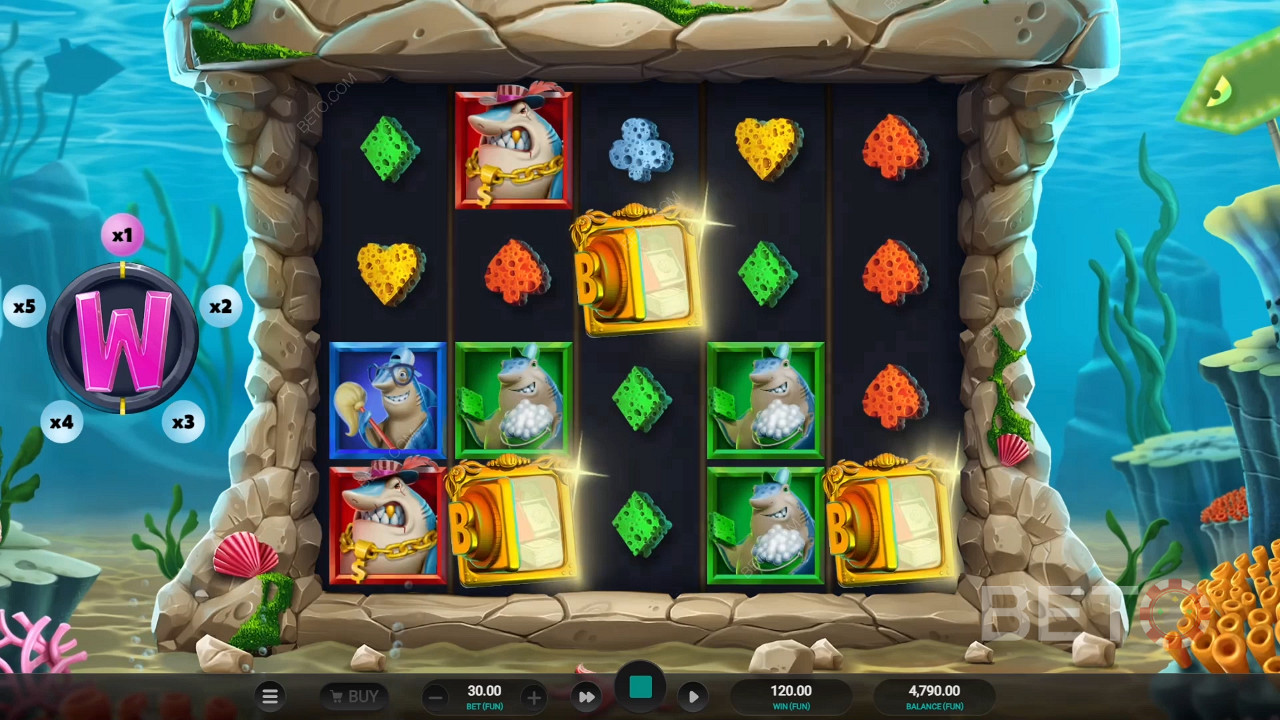Increase the bet with the plus button

pyautogui.click(x=534, y=696)
